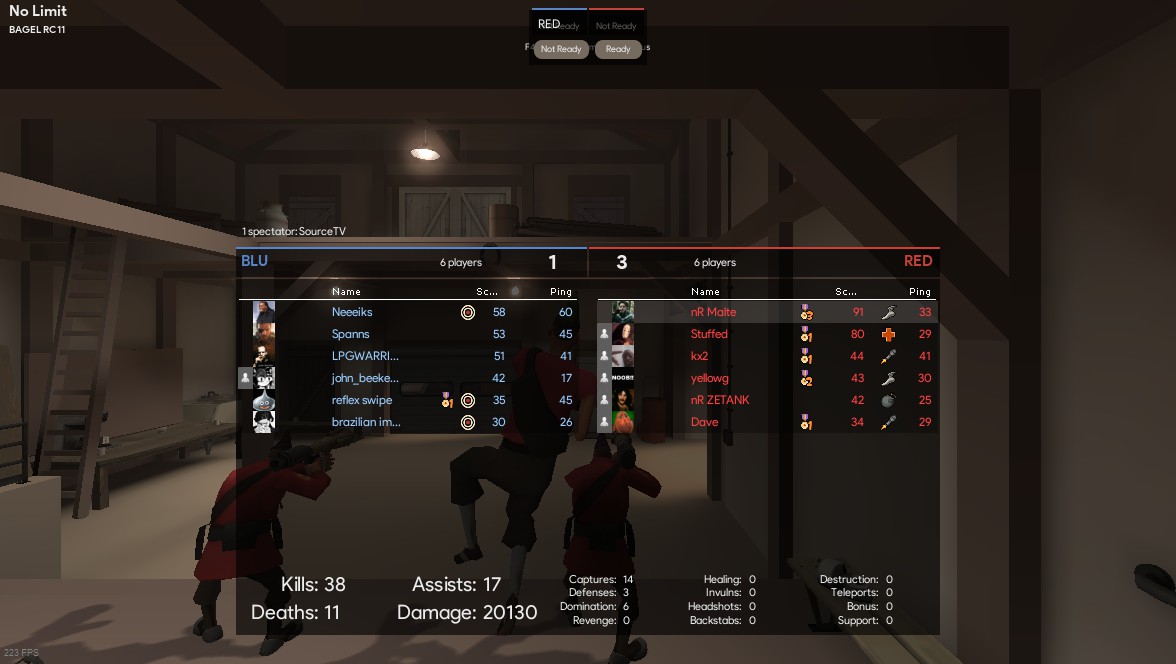Click the nR Malte avatar thumbnail
This screenshot has width=1176, height=664.
point(623,312)
